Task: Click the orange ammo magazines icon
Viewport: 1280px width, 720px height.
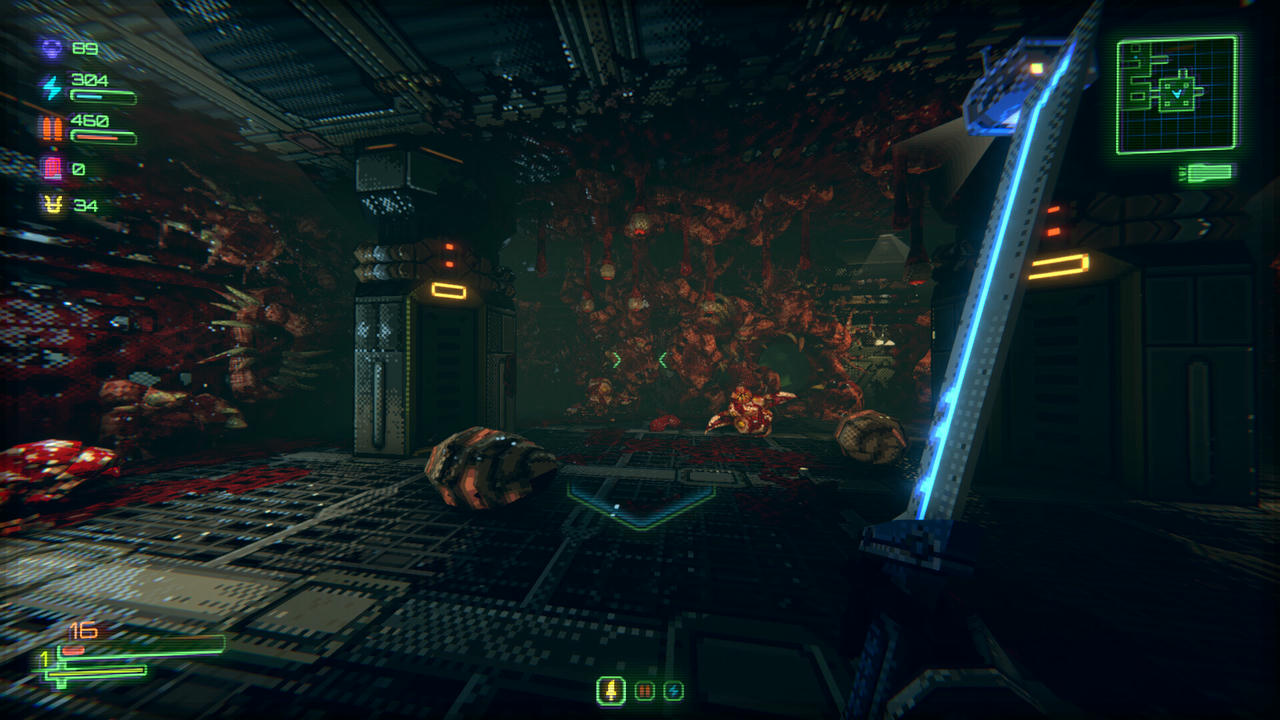Action: [50, 128]
